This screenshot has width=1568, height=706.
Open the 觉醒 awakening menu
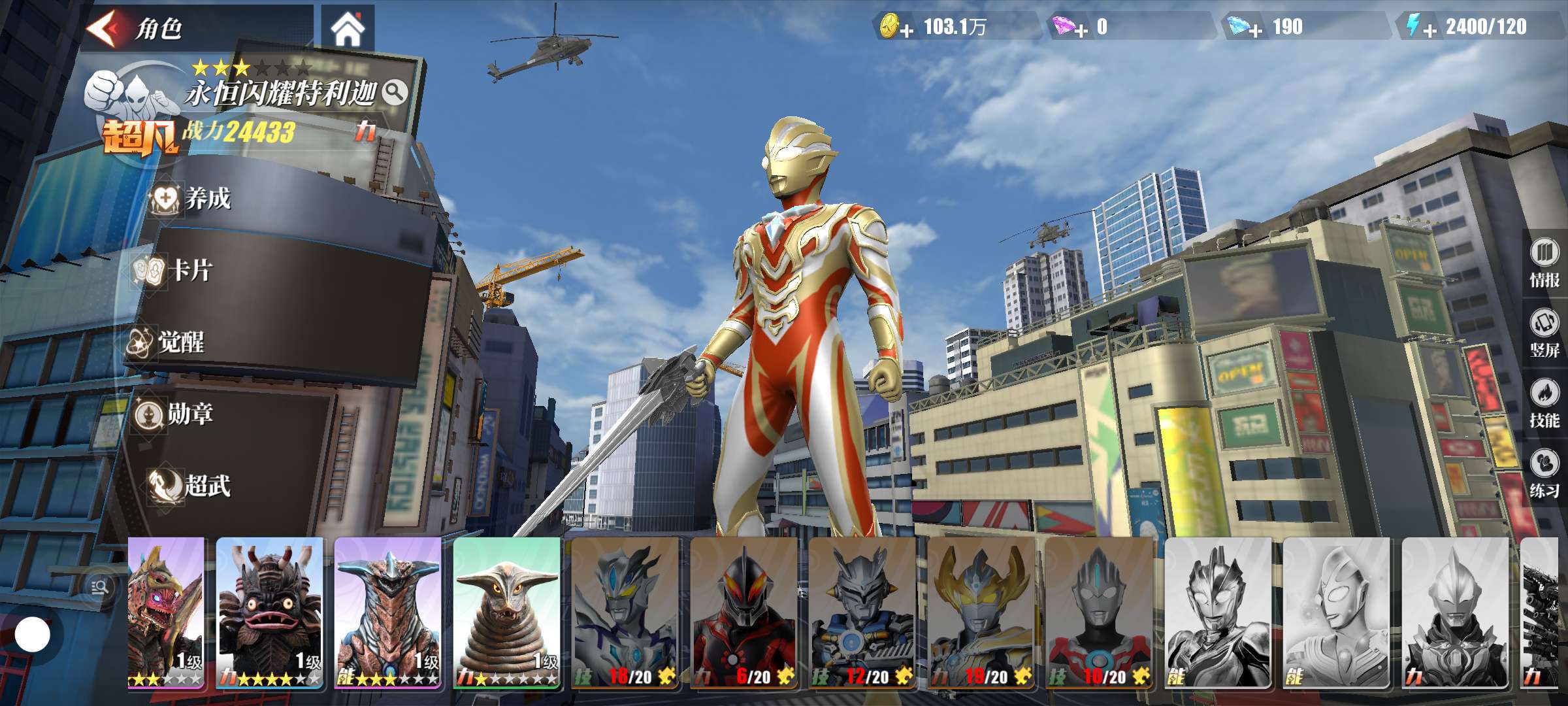tap(167, 342)
